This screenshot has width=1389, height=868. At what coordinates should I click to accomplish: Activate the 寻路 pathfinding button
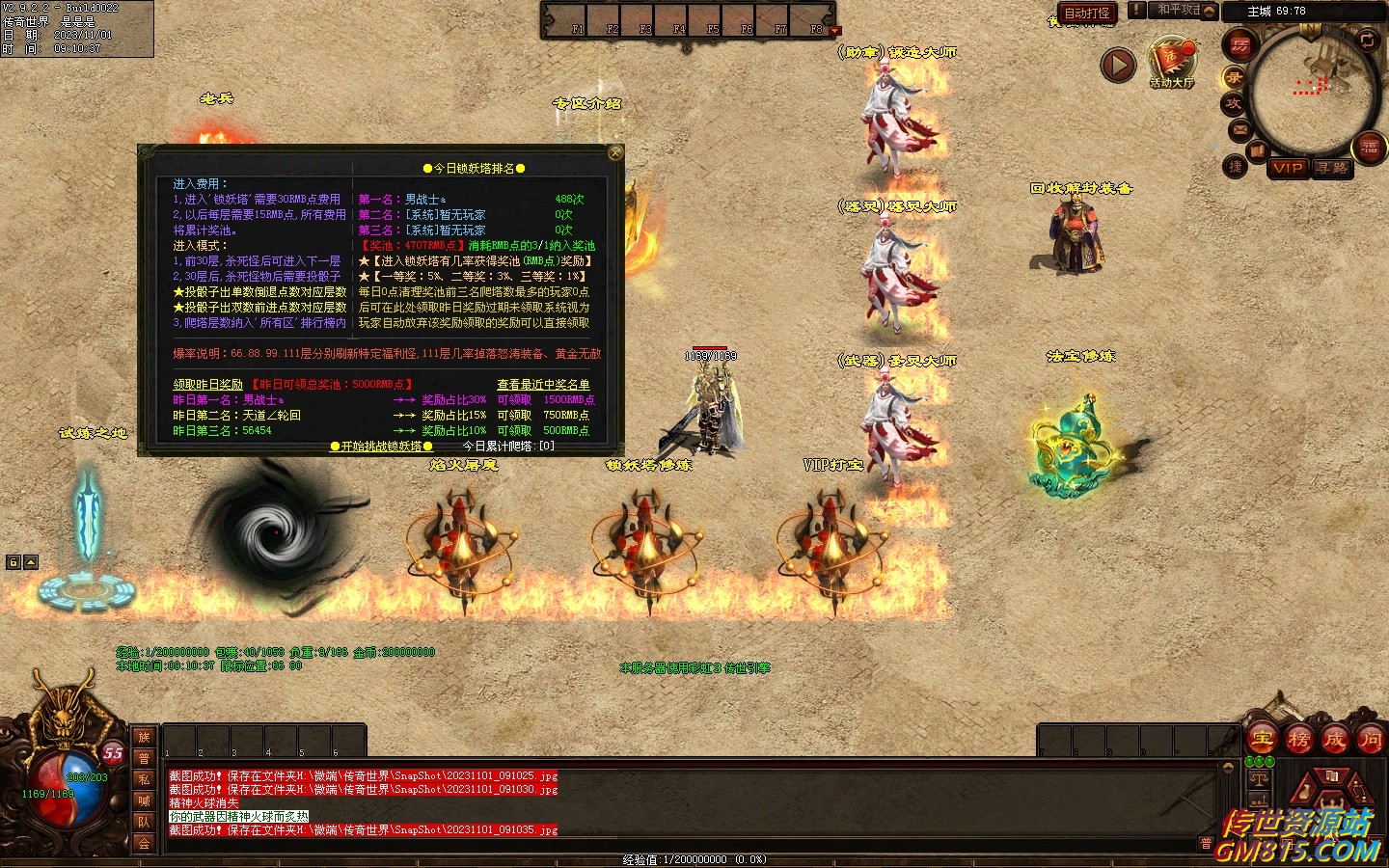click(1332, 168)
